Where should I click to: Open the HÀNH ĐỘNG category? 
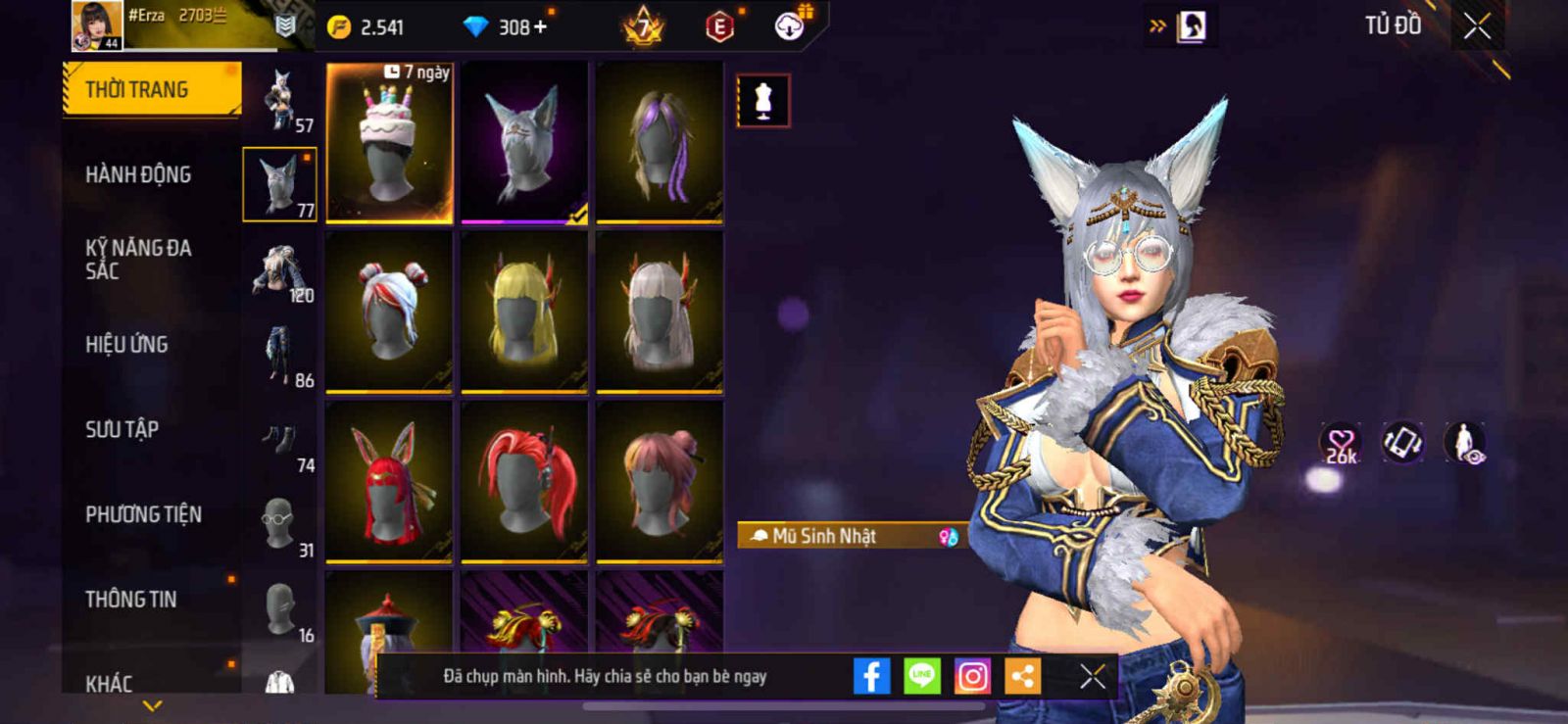[x=138, y=175]
